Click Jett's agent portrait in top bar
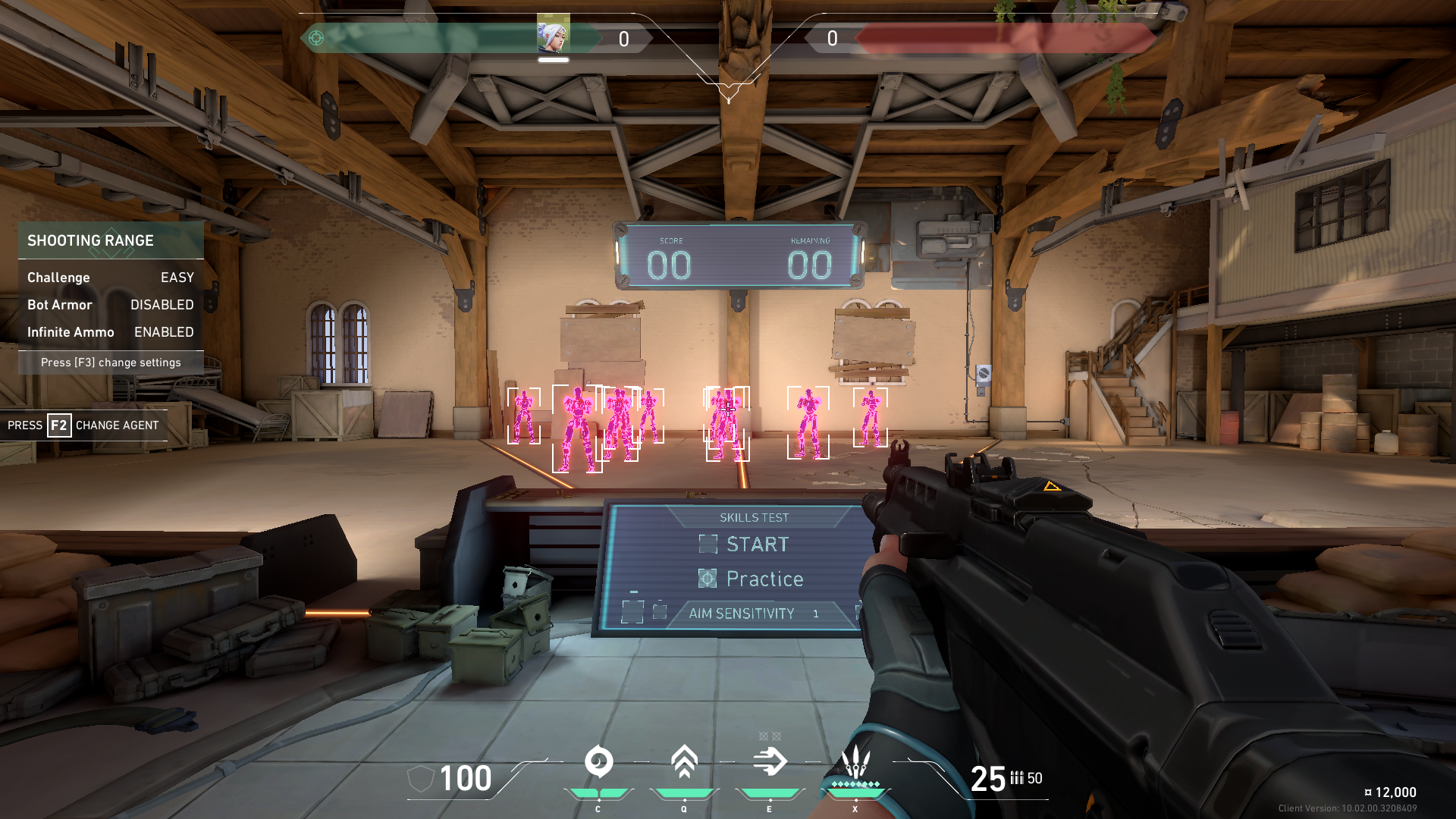 tap(553, 34)
